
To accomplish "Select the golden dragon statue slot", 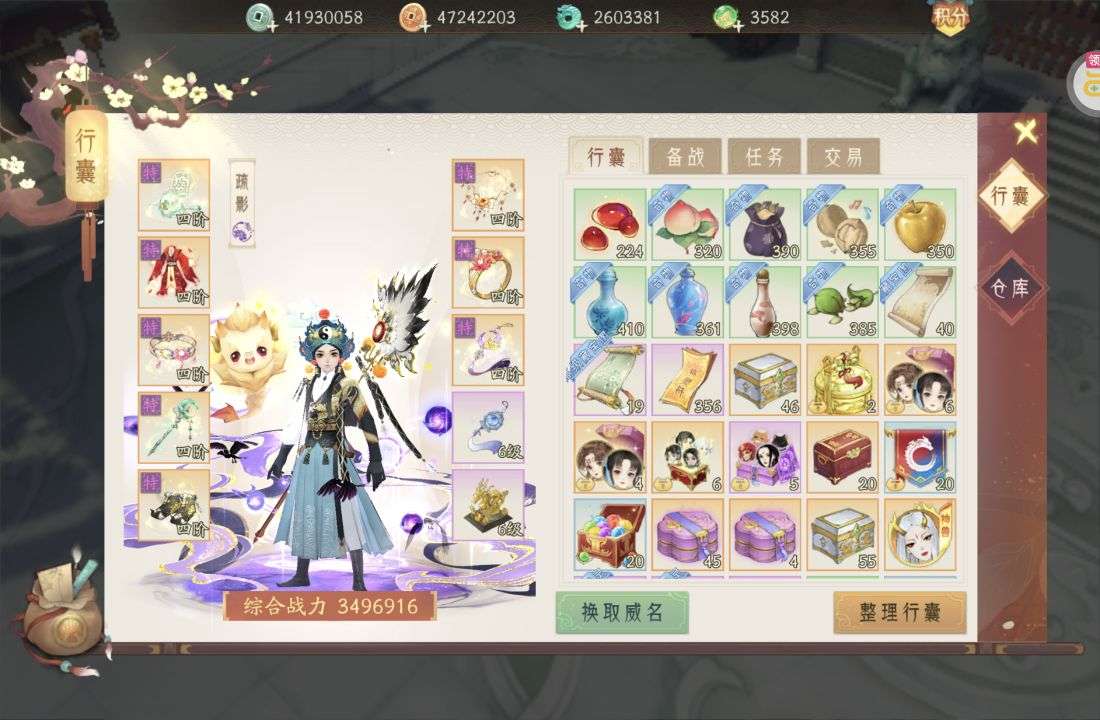I will [488, 505].
